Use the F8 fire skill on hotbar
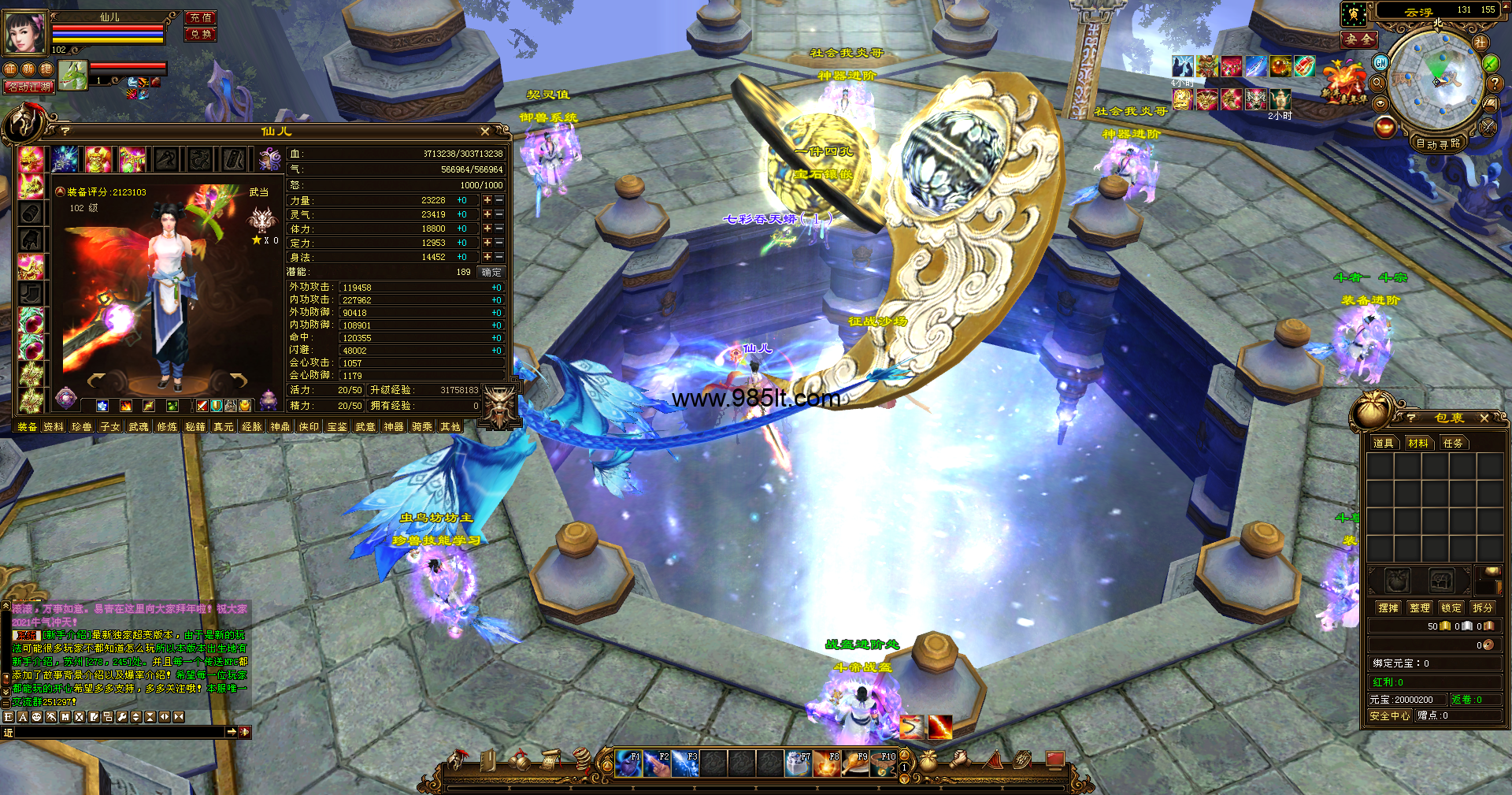Screen dimensions: 1512x795 tap(827, 763)
